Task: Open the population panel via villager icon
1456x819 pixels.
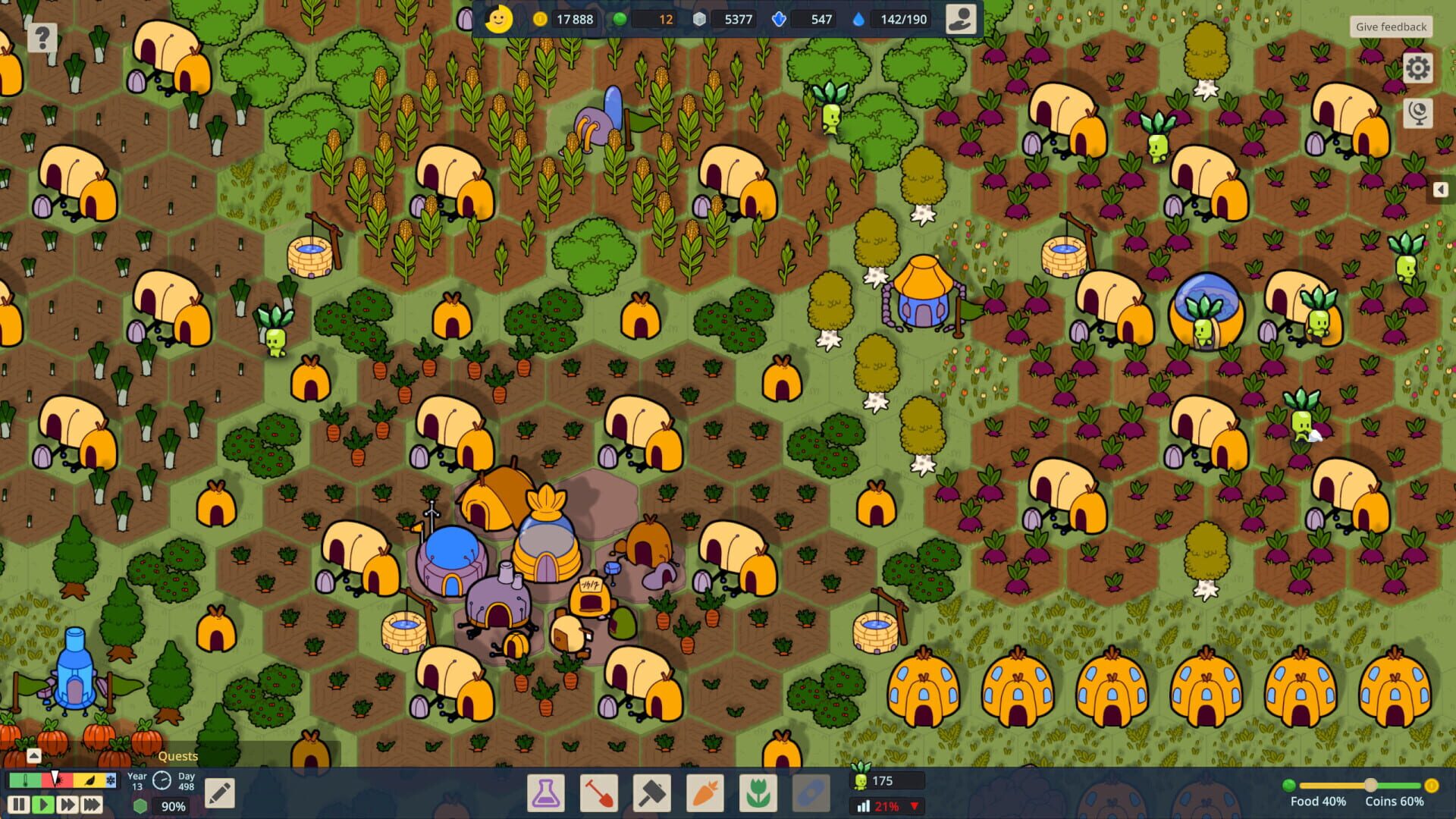Action: [959, 19]
